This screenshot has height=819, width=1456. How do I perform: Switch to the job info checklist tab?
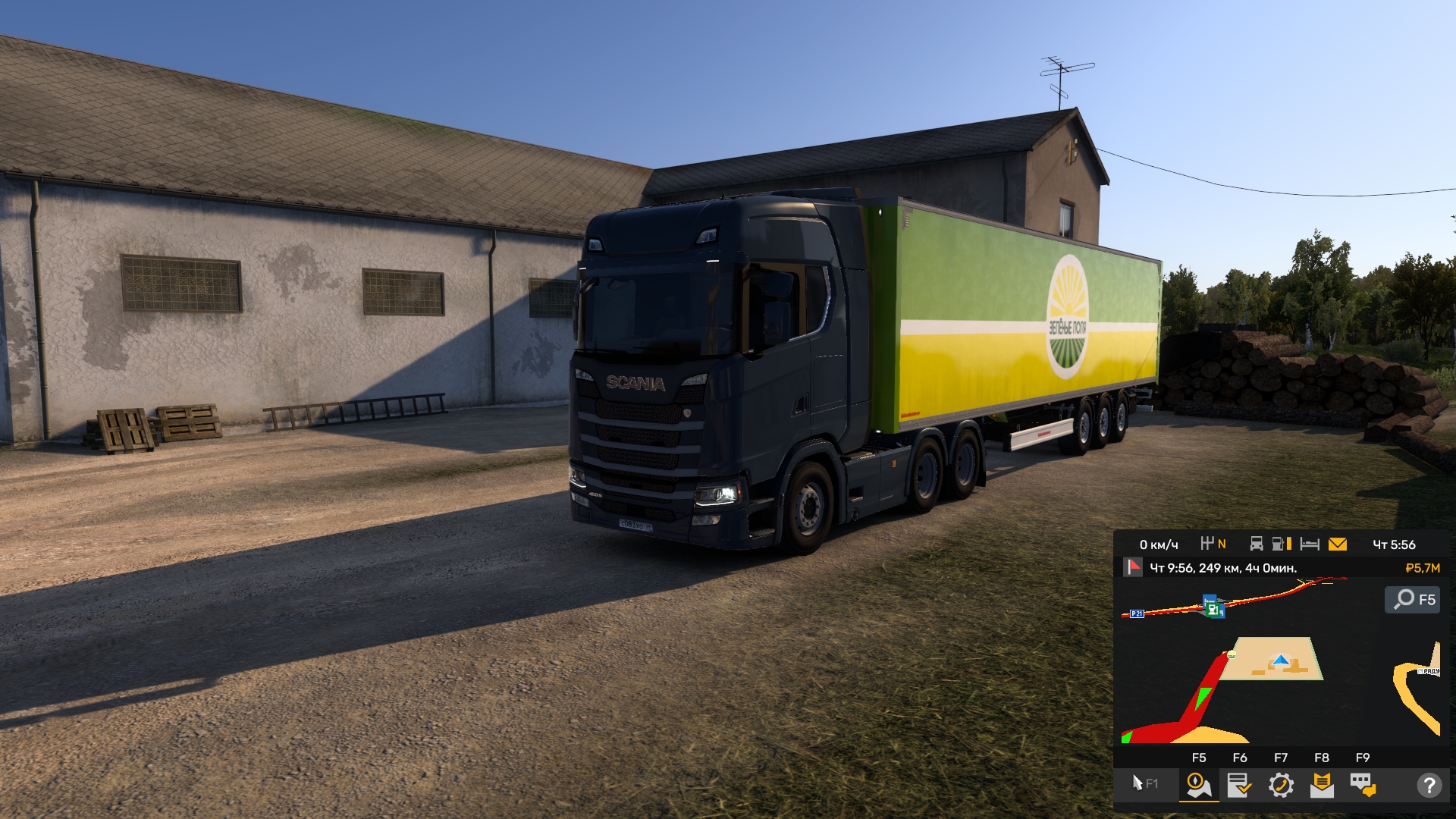pos(1239,785)
